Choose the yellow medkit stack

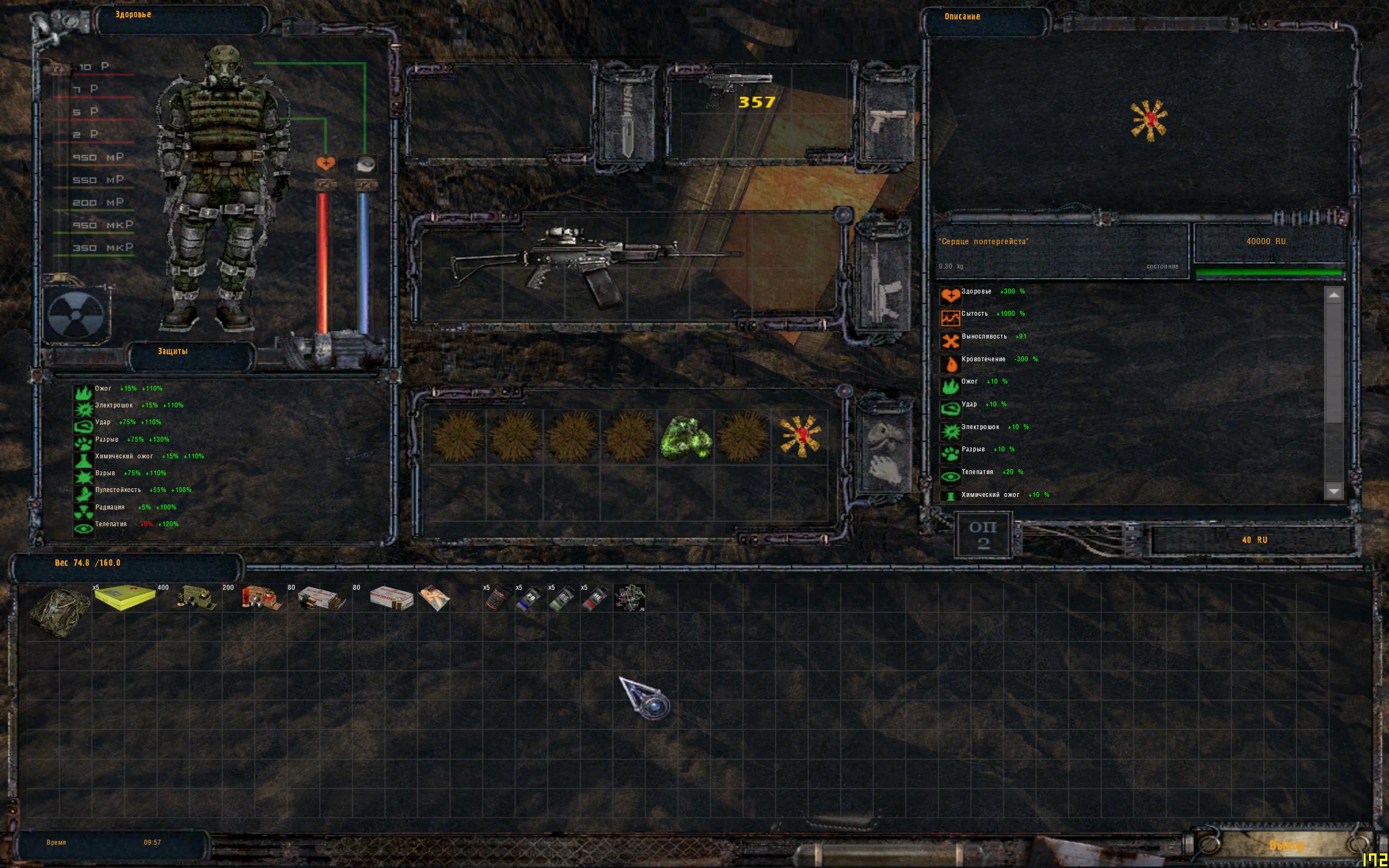click(125, 598)
